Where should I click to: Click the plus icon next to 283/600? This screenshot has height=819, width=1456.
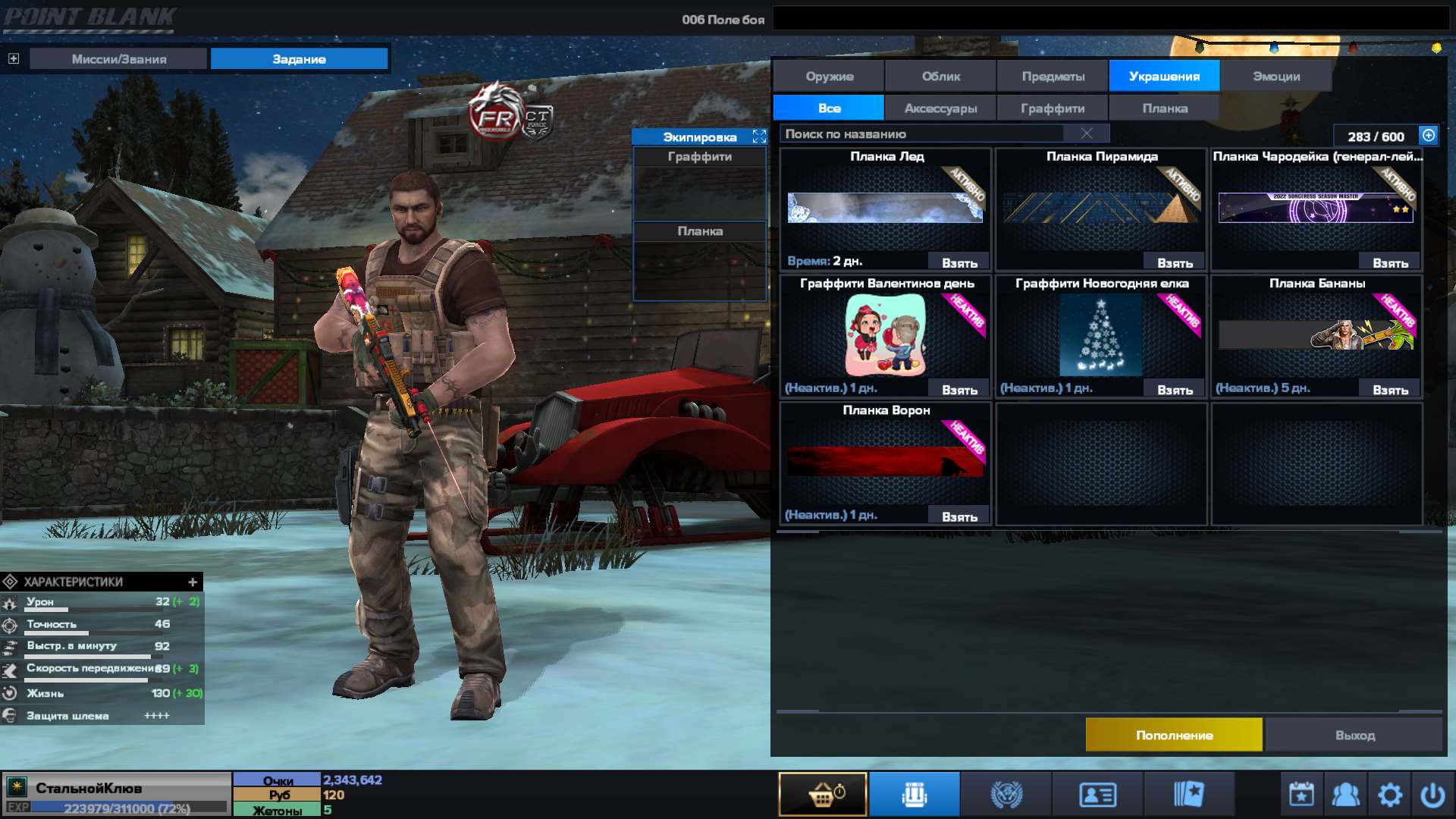point(1428,136)
